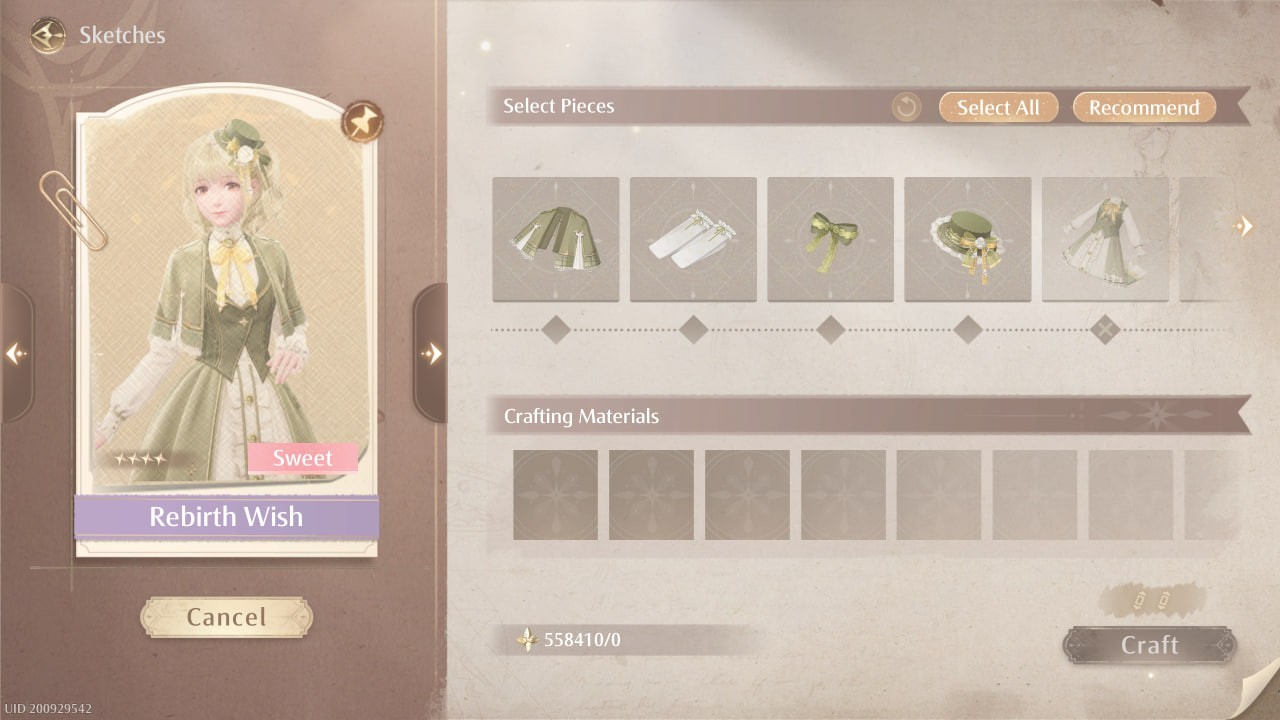This screenshot has height=720, width=1280.
Task: Click the Sketches title at the top
Action: click(122, 35)
